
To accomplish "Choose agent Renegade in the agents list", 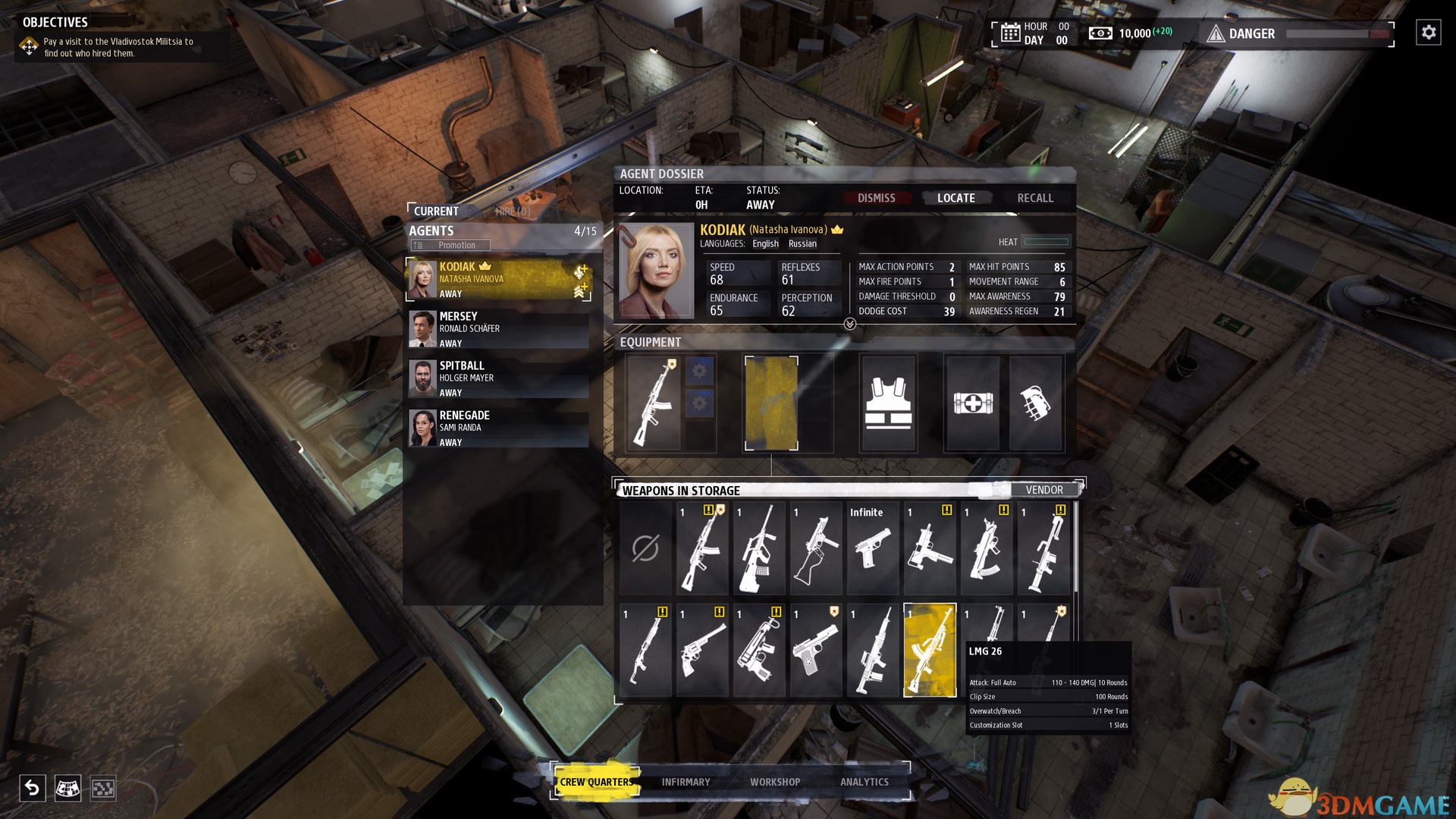I will coord(498,428).
